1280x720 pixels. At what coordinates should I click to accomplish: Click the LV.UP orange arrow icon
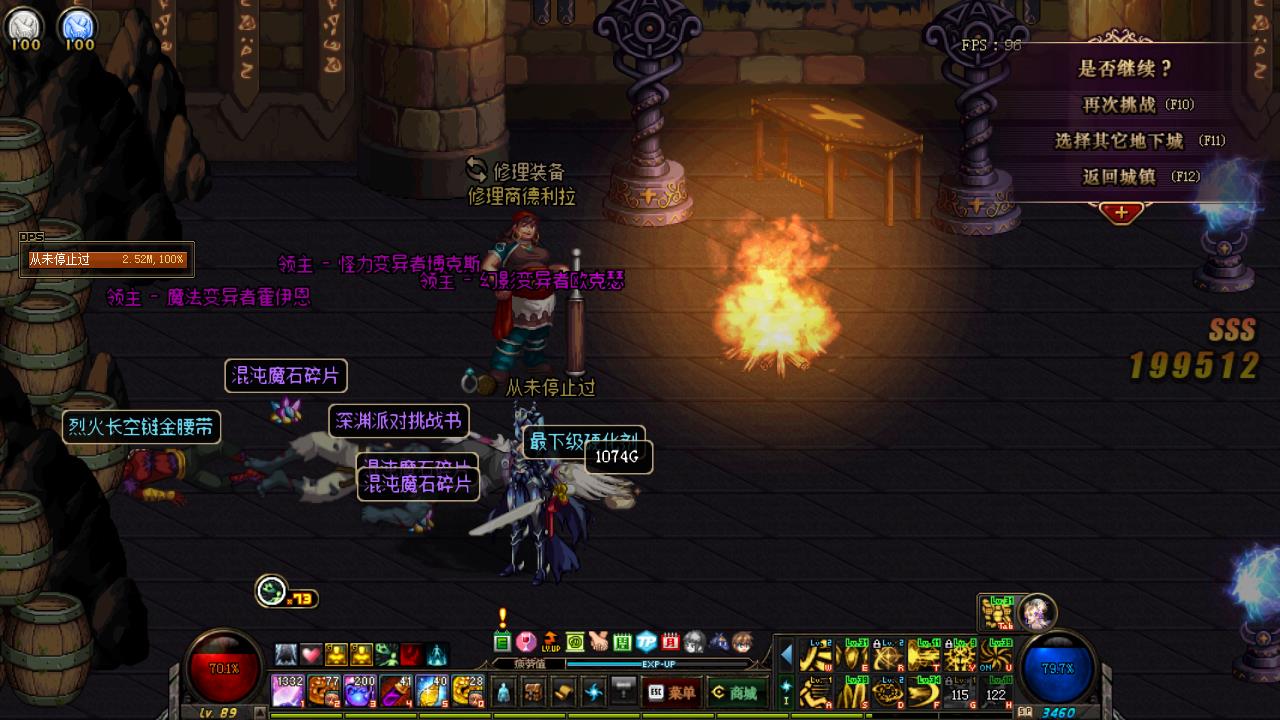pyautogui.click(x=549, y=641)
